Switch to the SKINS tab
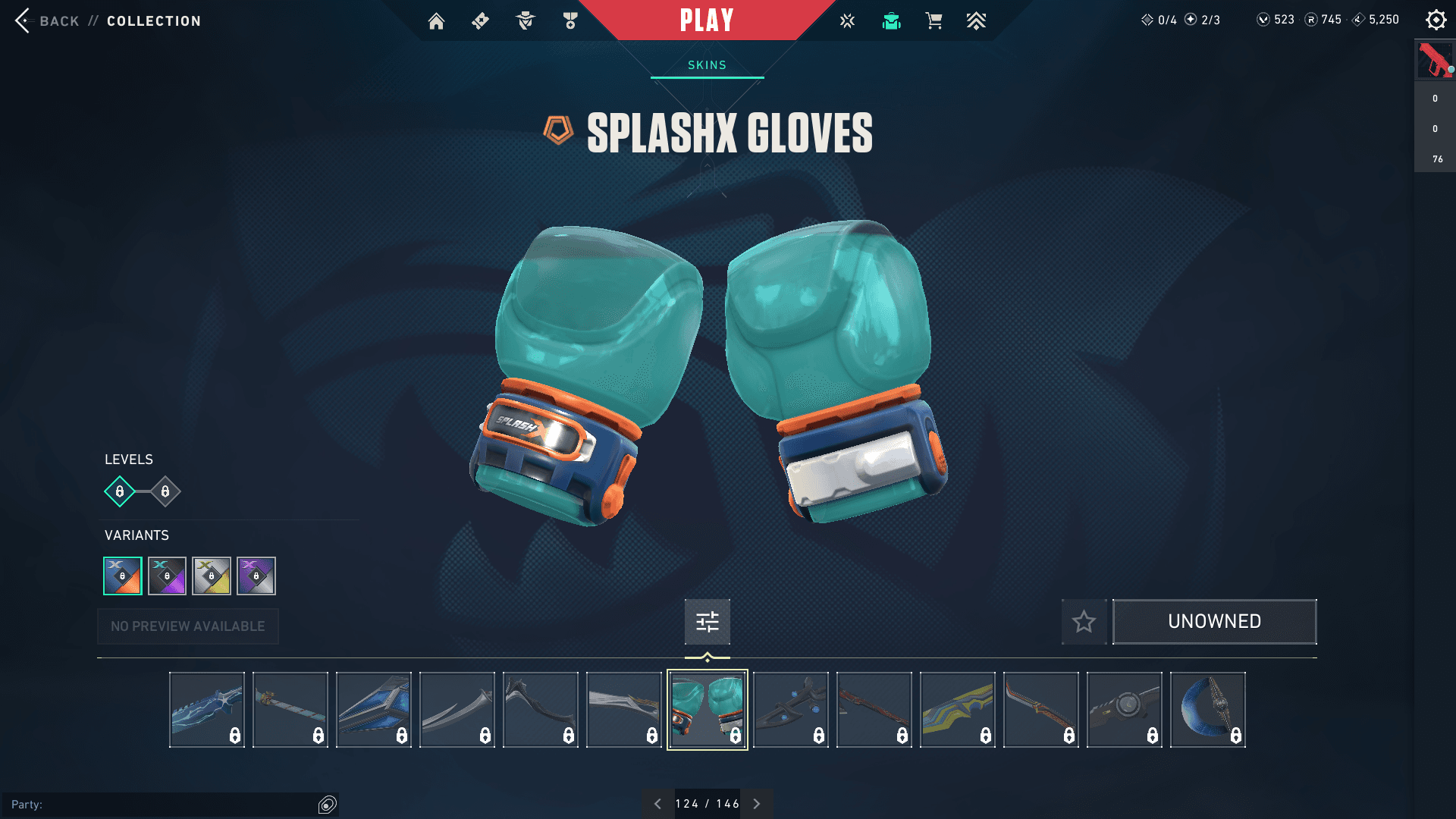The height and width of the screenshot is (819, 1456). pos(706,65)
